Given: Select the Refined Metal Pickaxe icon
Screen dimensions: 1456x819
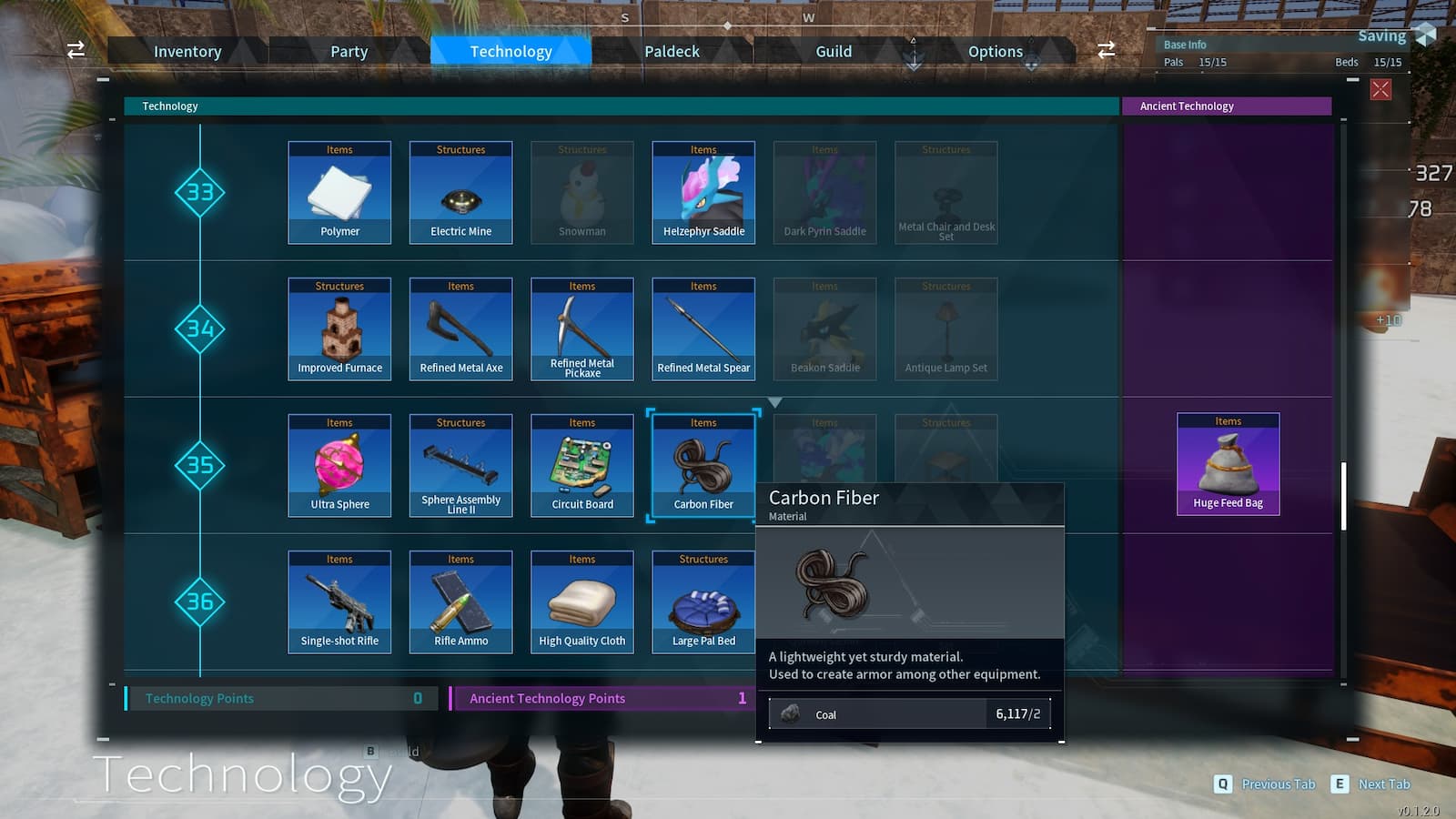Looking at the screenshot, I should (582, 328).
